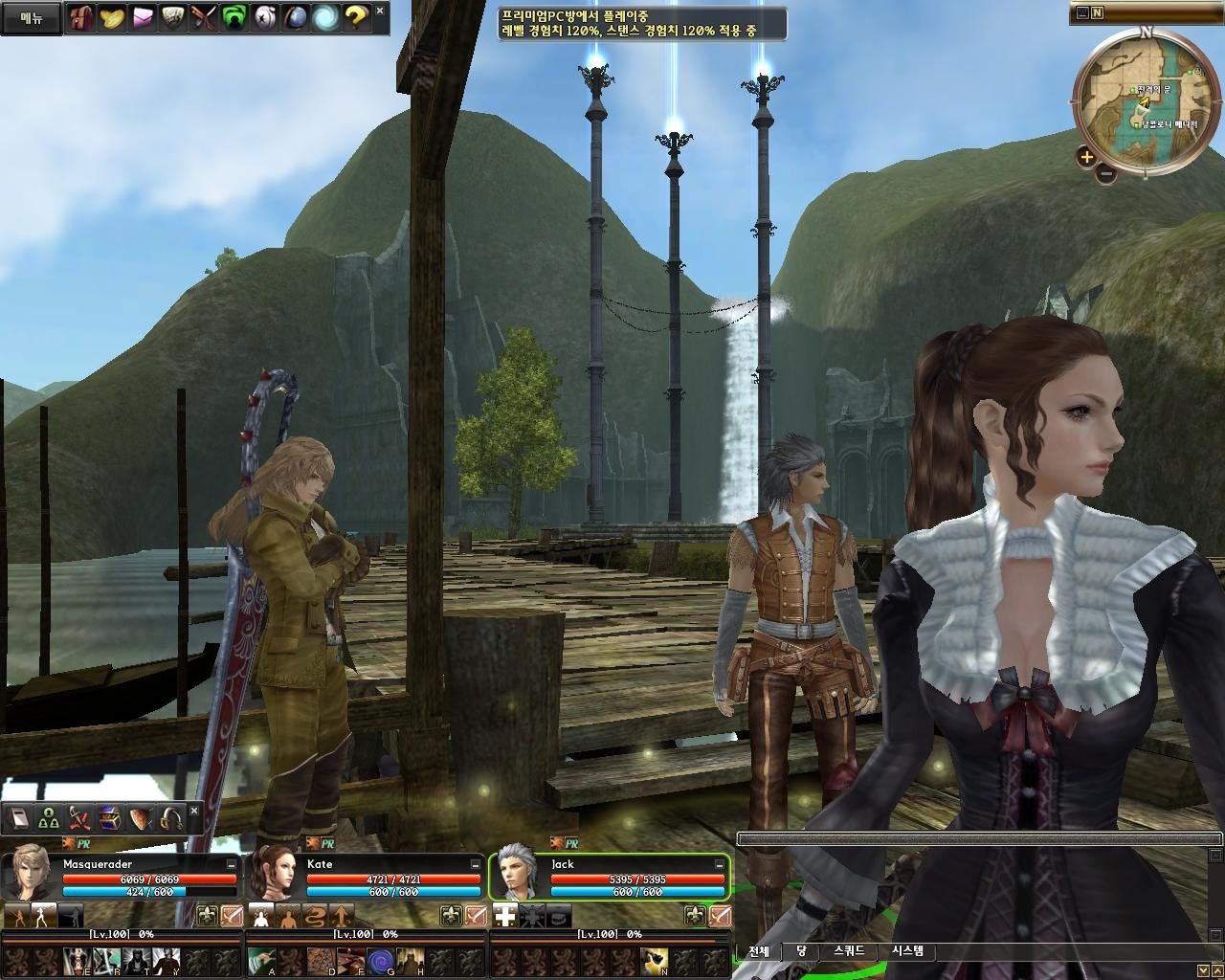
Task: Collapse Jack's party frame with its minus button
Action: (x=719, y=865)
